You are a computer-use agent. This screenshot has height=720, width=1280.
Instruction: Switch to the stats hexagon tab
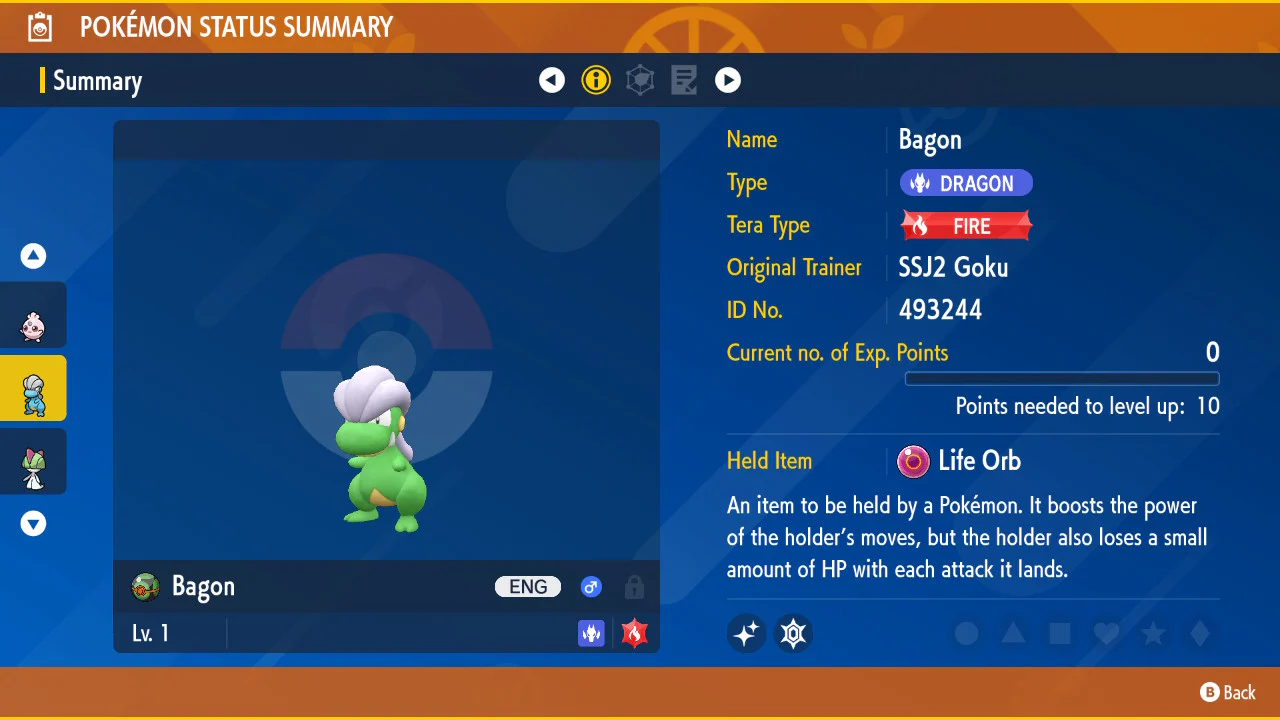point(640,80)
